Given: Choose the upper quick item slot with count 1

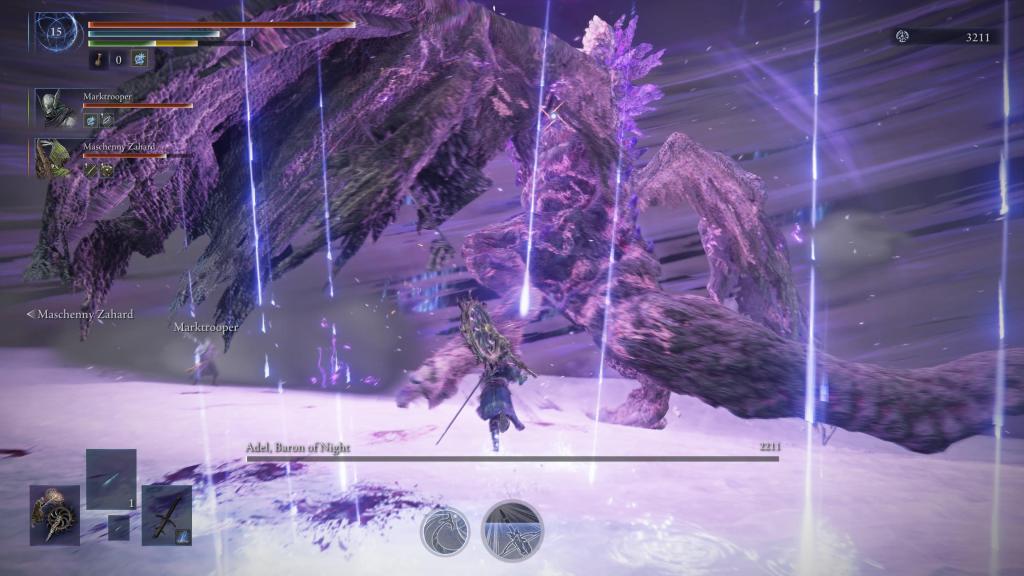Looking at the screenshot, I should click(111, 479).
